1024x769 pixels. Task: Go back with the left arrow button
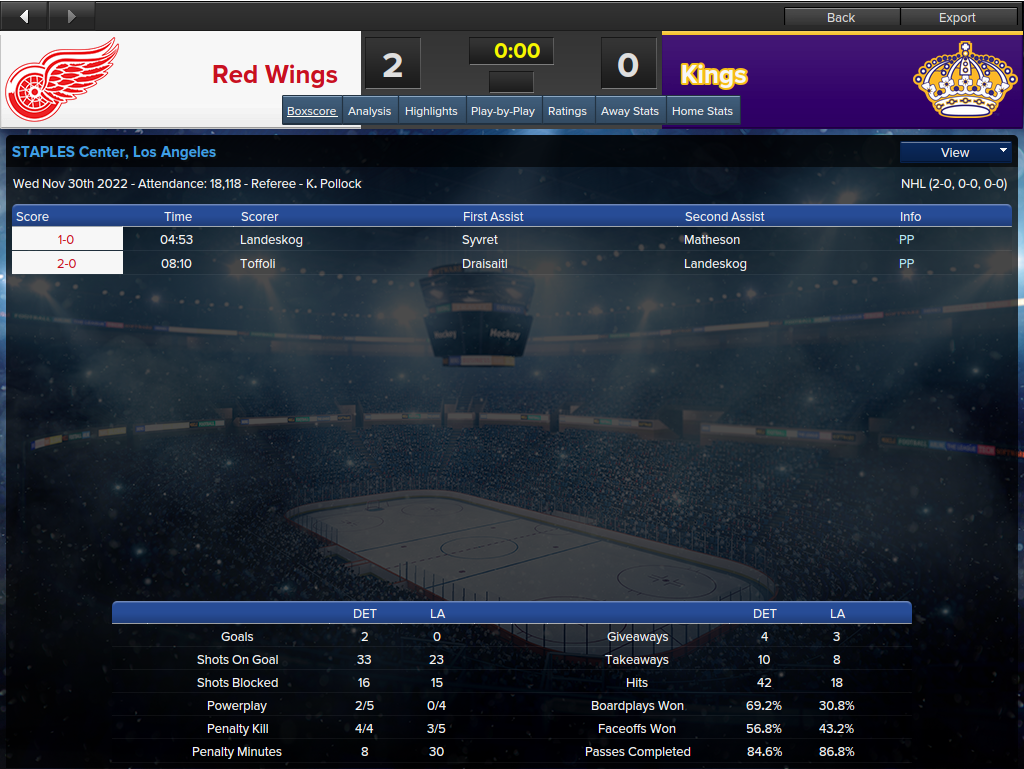[24, 16]
